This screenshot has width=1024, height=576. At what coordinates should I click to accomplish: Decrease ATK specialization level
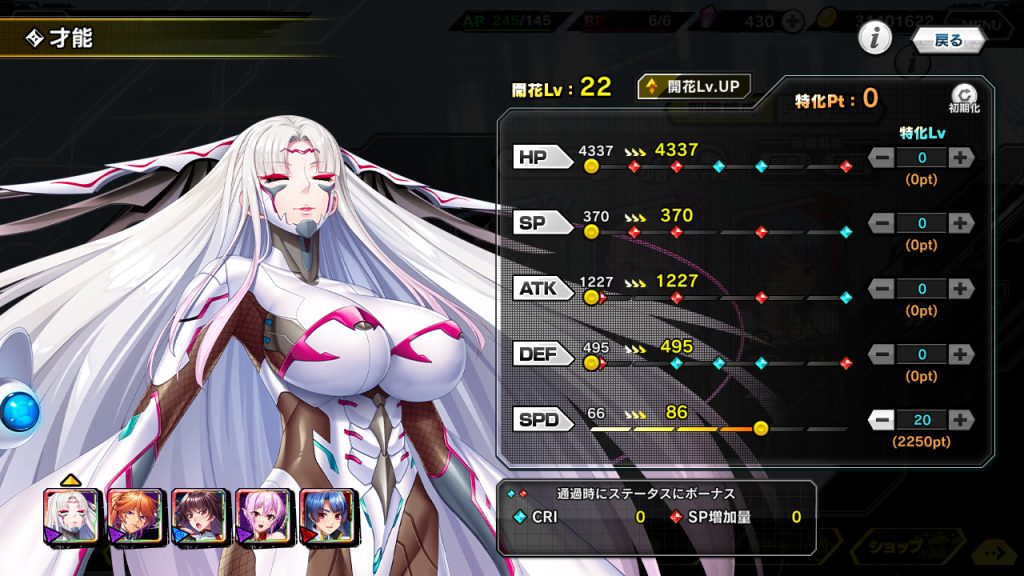coord(882,289)
